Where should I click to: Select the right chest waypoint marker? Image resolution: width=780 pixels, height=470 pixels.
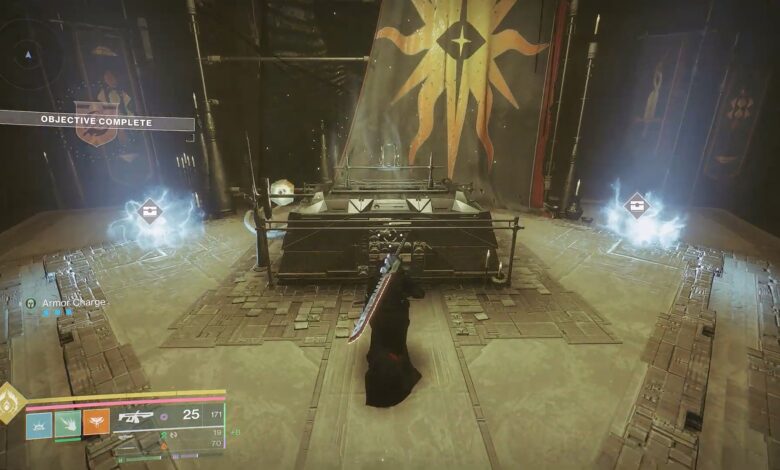coord(635,205)
